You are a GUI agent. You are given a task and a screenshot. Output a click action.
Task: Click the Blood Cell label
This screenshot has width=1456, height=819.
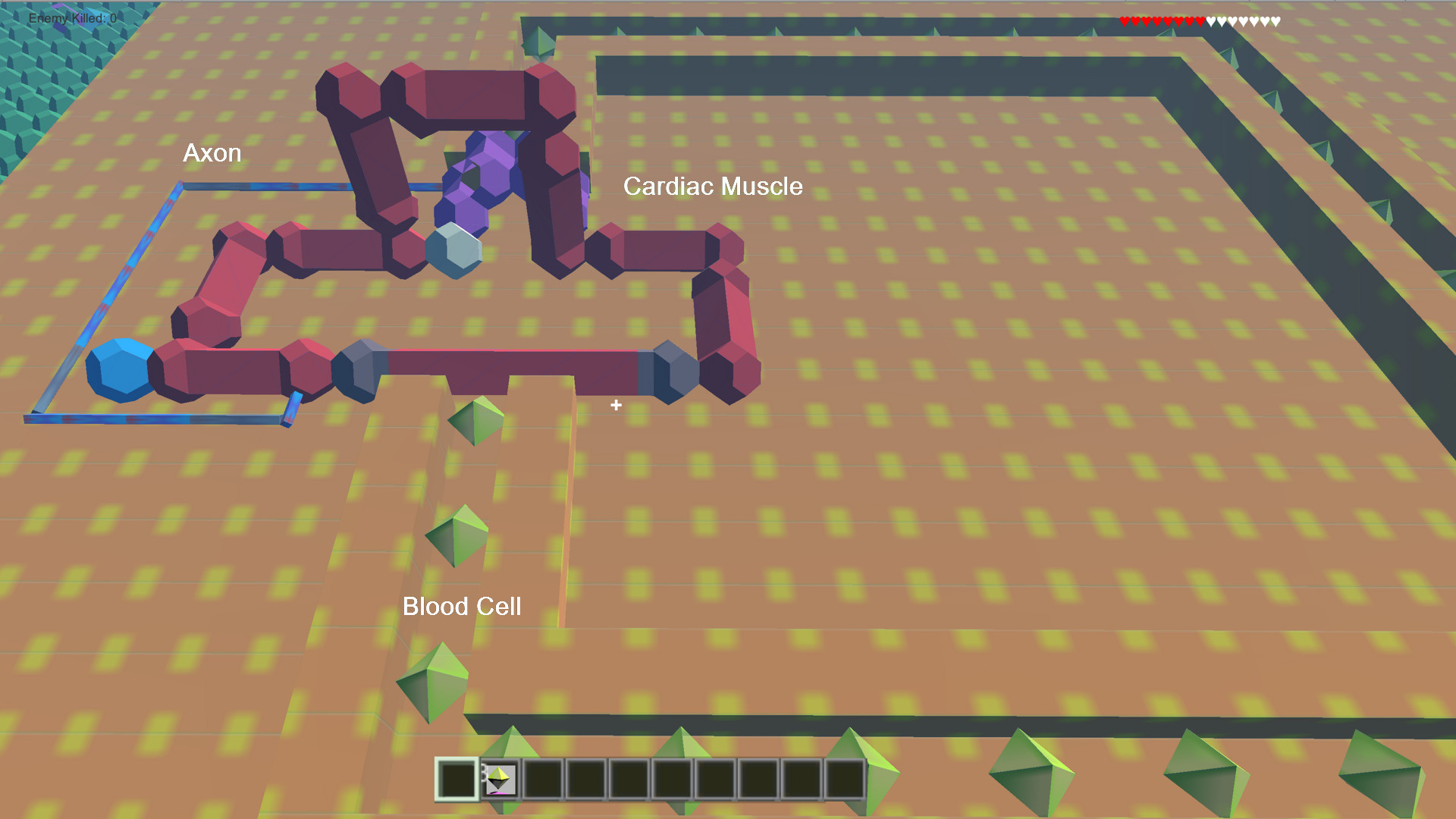463,607
